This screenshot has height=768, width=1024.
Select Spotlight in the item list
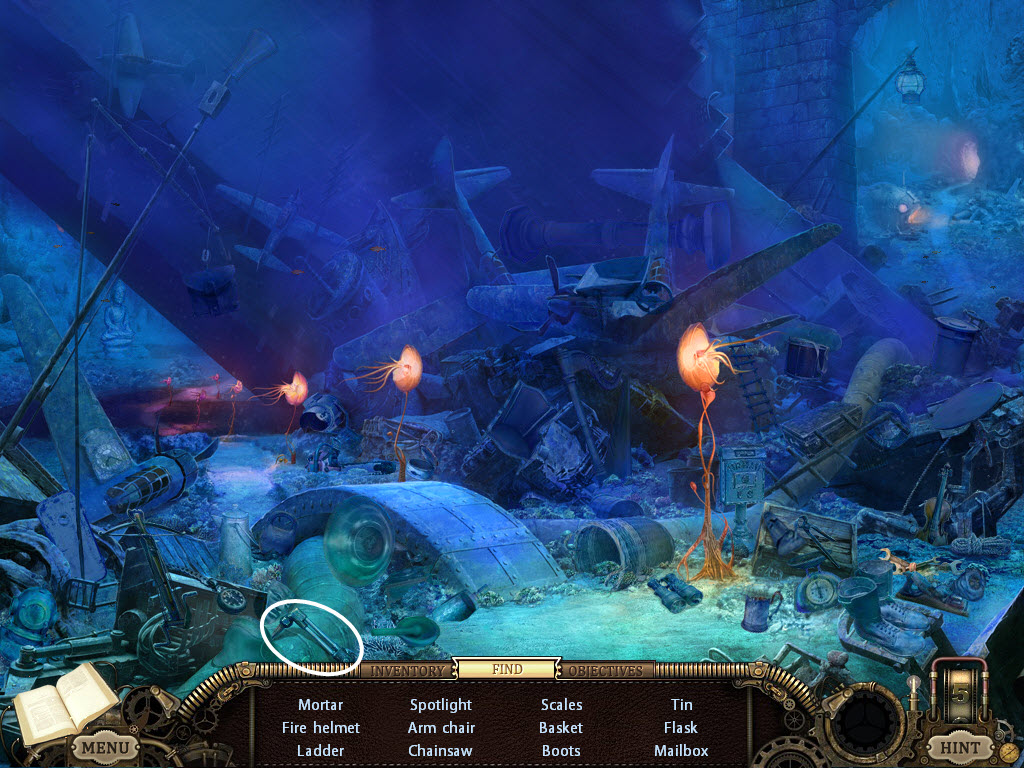click(x=441, y=705)
